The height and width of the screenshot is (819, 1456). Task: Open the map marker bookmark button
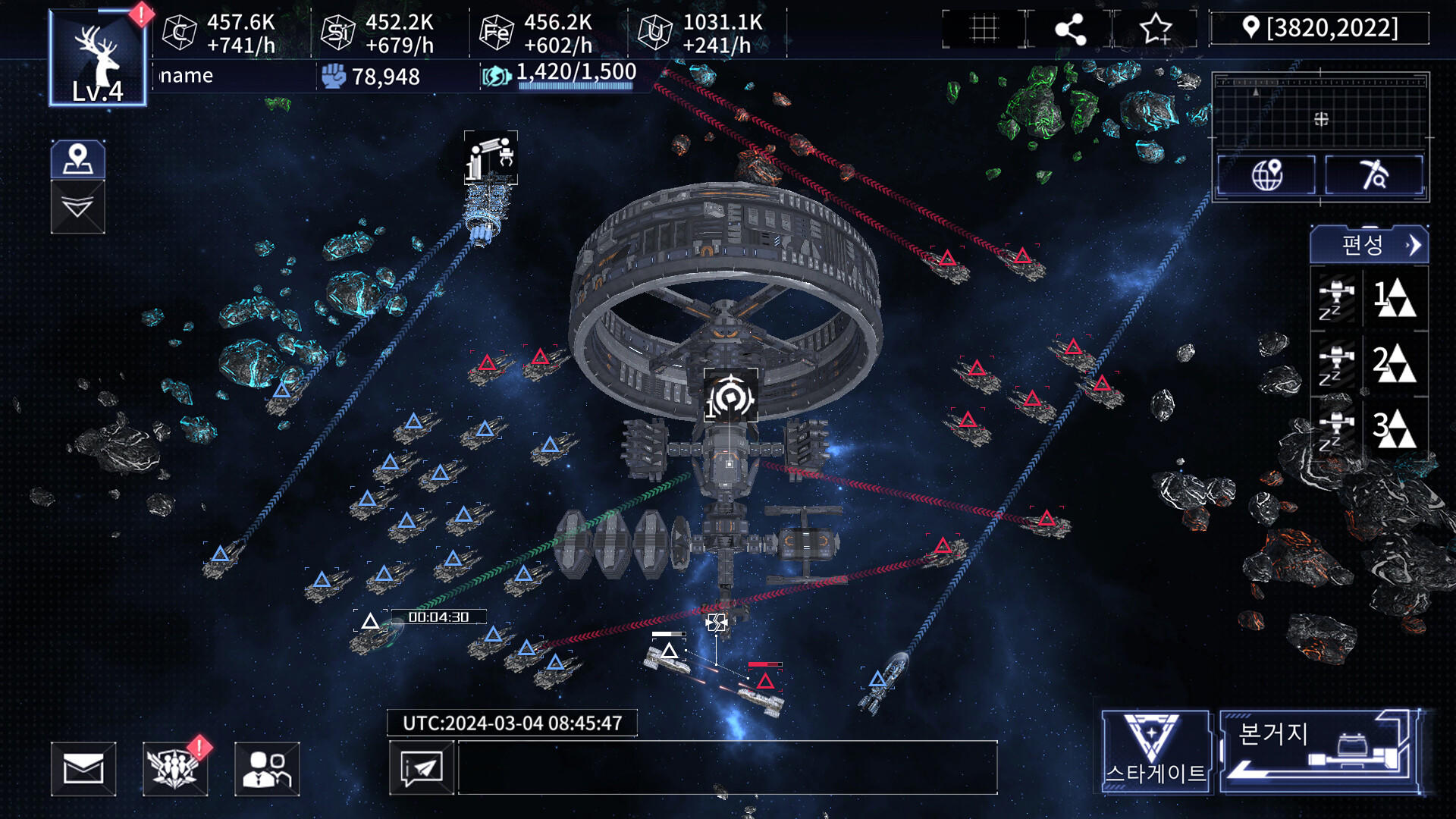point(78,159)
